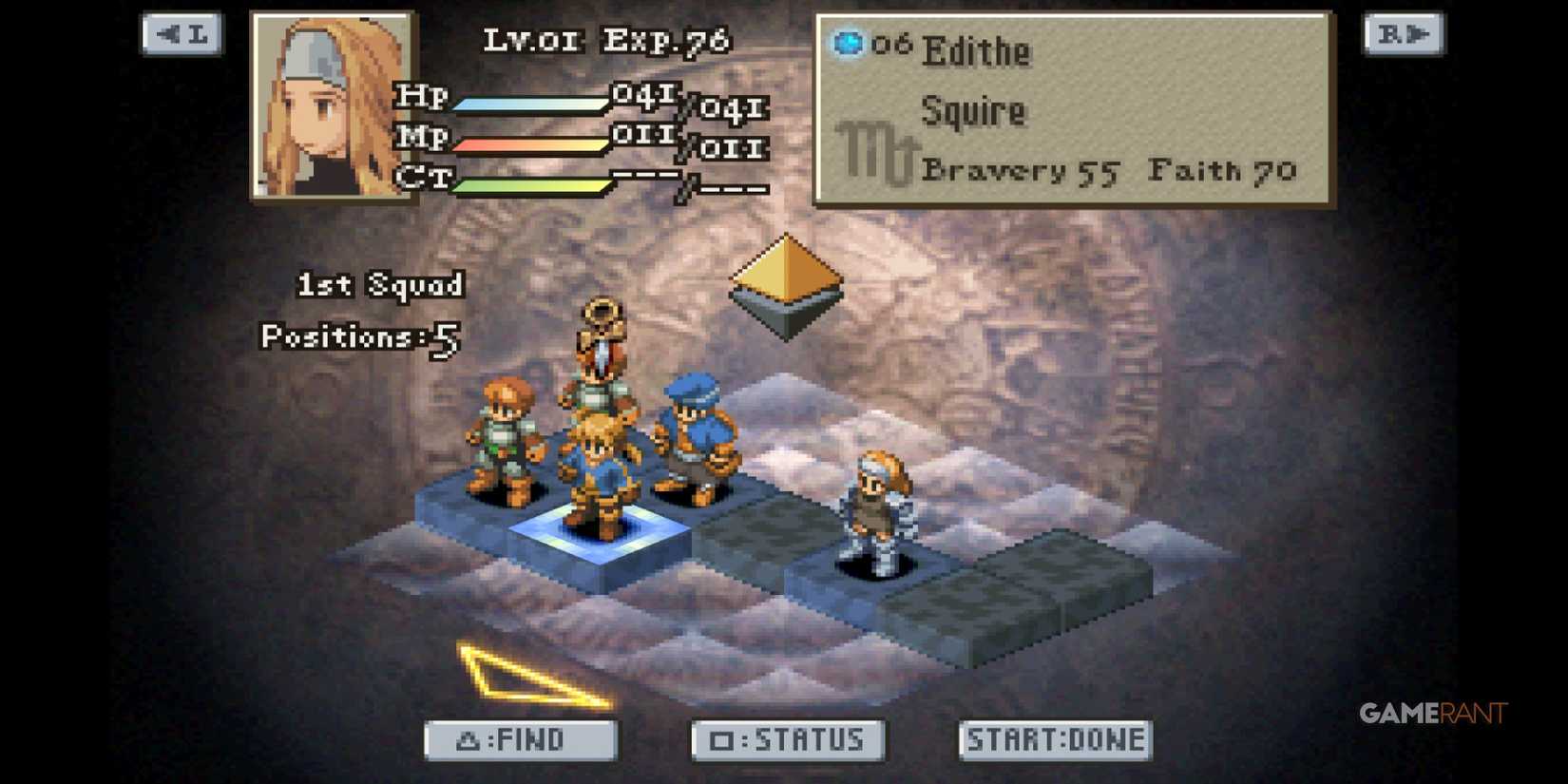The image size is (1568, 784).
Task: Click the HP bar gauge
Action: click(x=532, y=103)
